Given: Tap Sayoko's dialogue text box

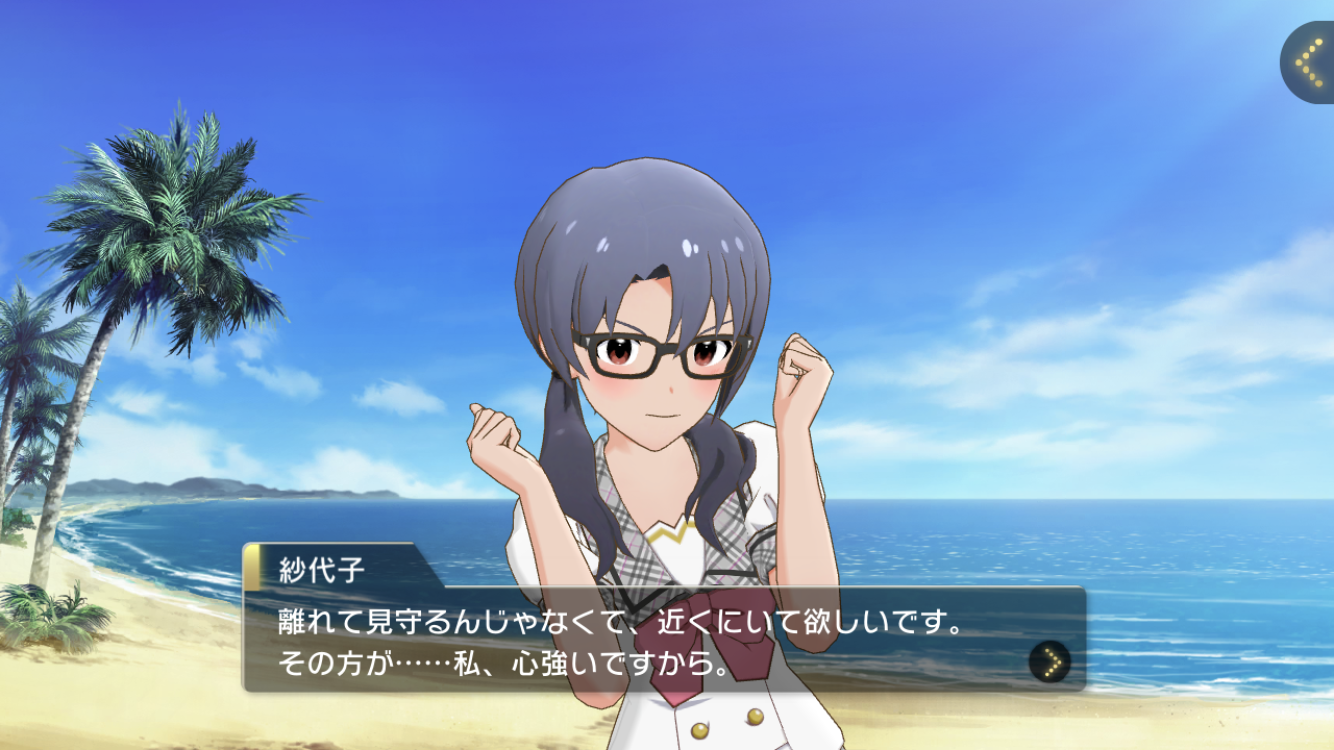Looking at the screenshot, I should 640,641.
